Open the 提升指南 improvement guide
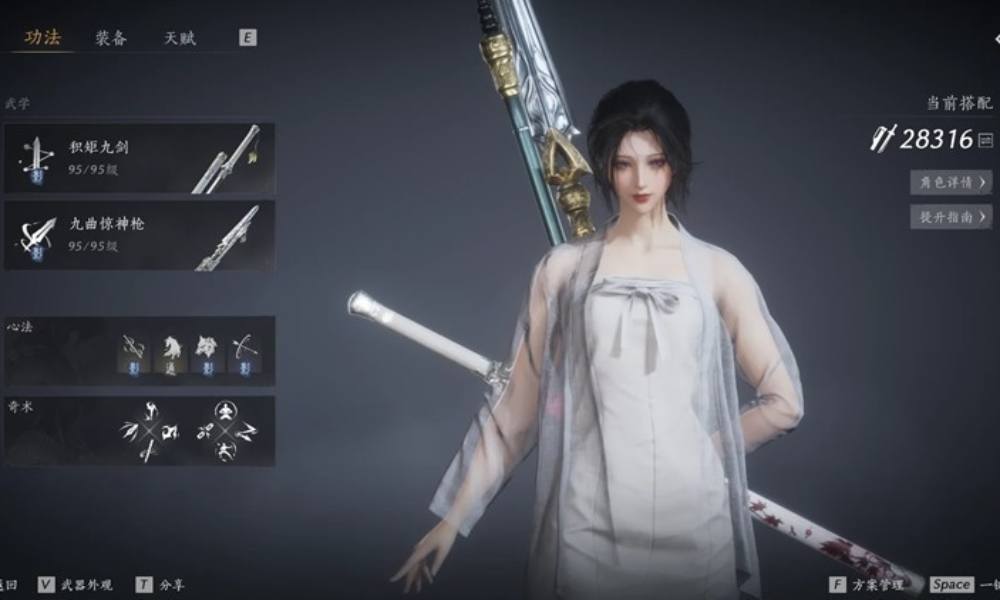Viewport: 1000px width, 600px height. point(950,216)
